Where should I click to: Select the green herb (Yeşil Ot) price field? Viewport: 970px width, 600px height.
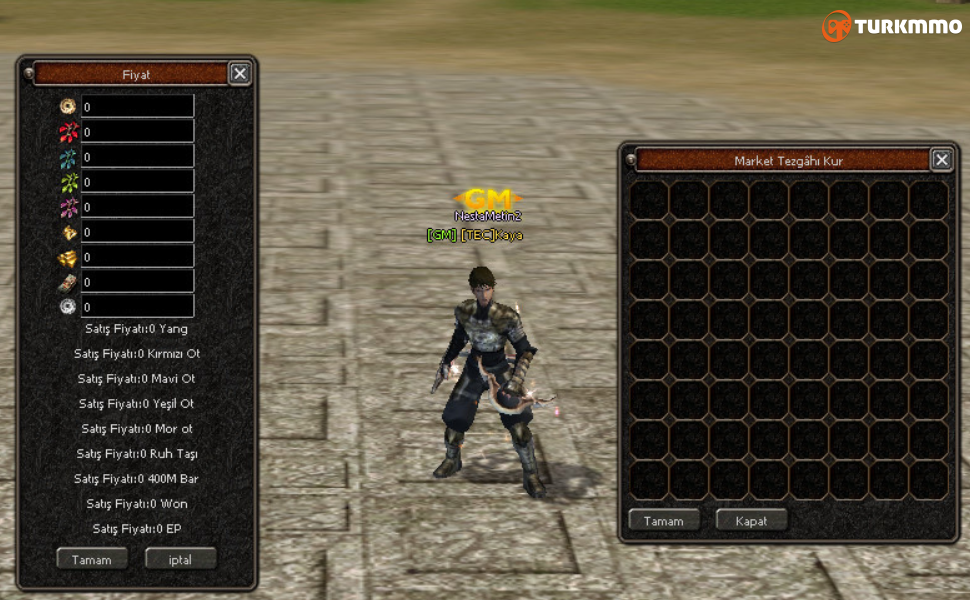[x=137, y=181]
